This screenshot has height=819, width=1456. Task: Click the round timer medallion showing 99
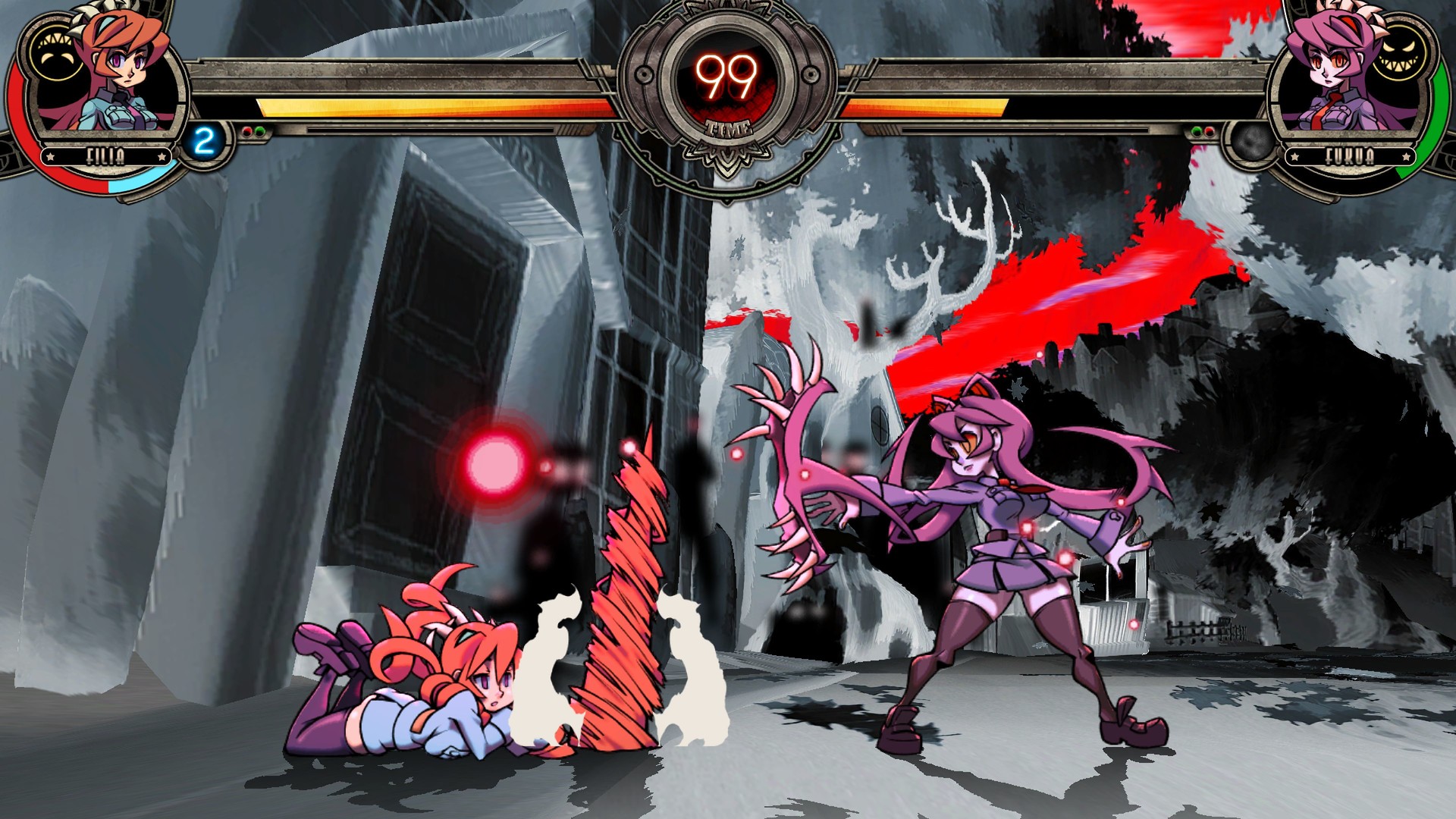726,76
